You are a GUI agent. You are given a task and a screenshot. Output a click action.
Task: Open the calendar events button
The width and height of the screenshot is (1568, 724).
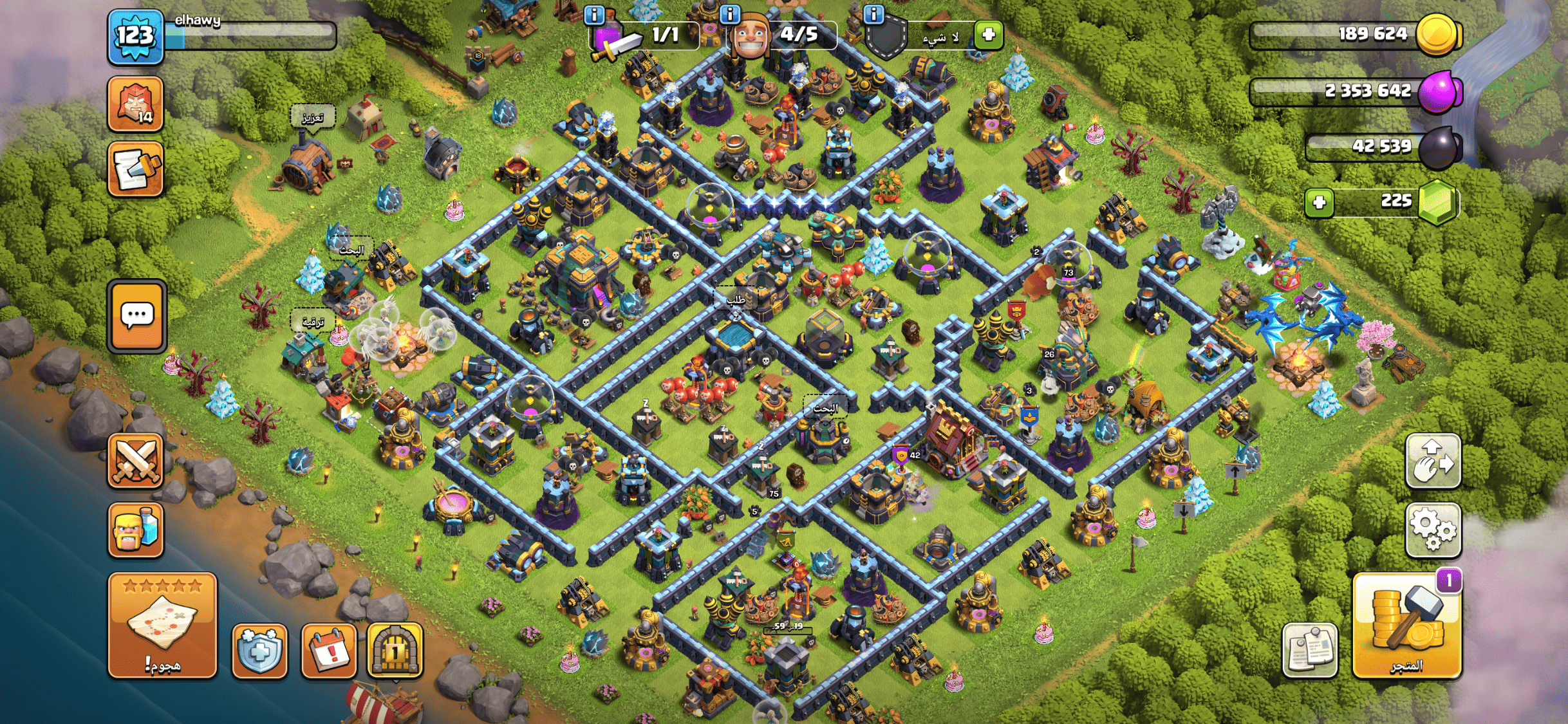(329, 651)
